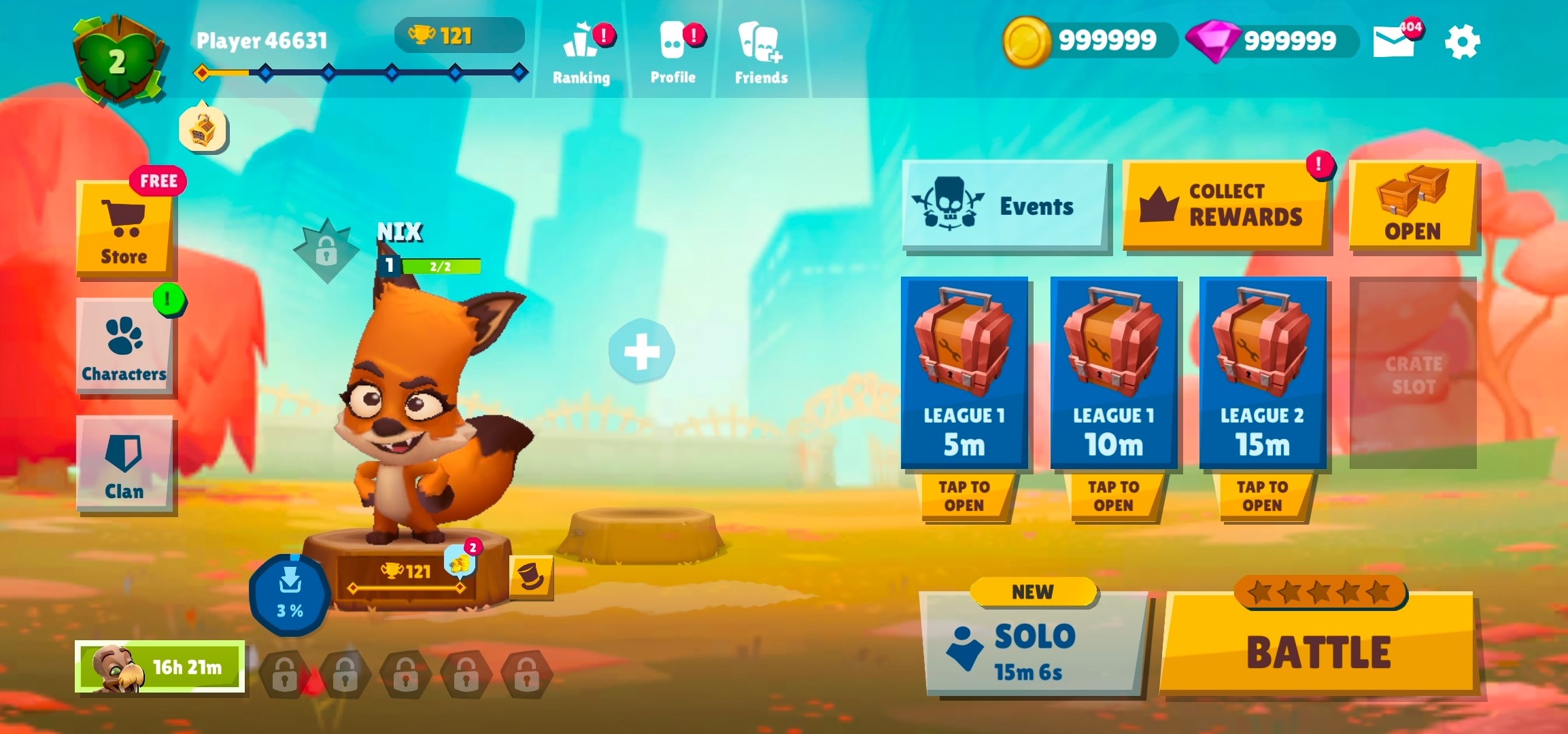The width and height of the screenshot is (1568, 734).
Task: Open the Store menu
Action: click(x=125, y=224)
